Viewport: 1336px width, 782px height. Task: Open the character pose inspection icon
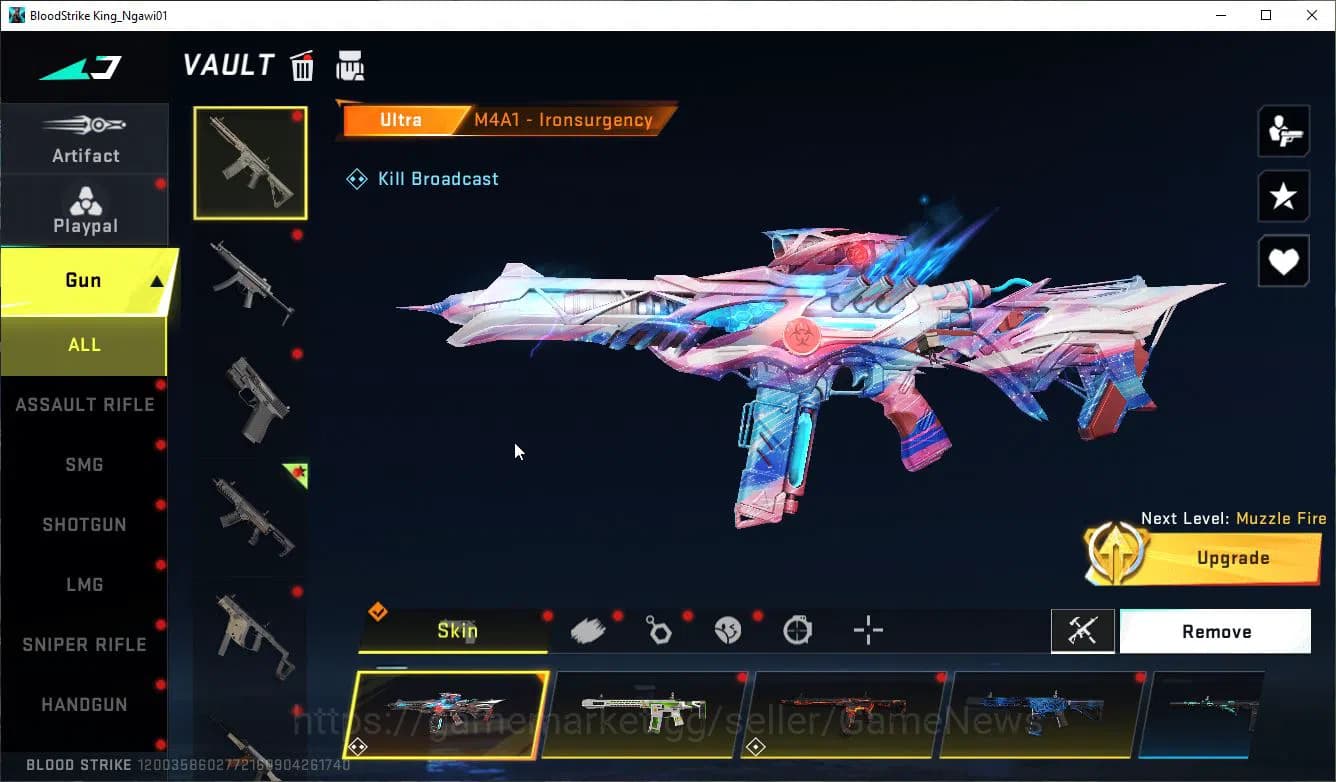click(1283, 131)
